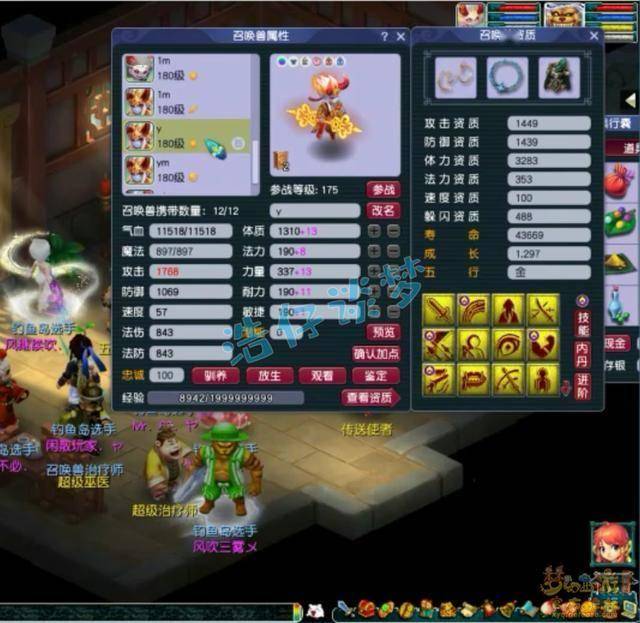The image size is (640, 623).
Task: Click the 预览 preview button
Action: point(383,331)
